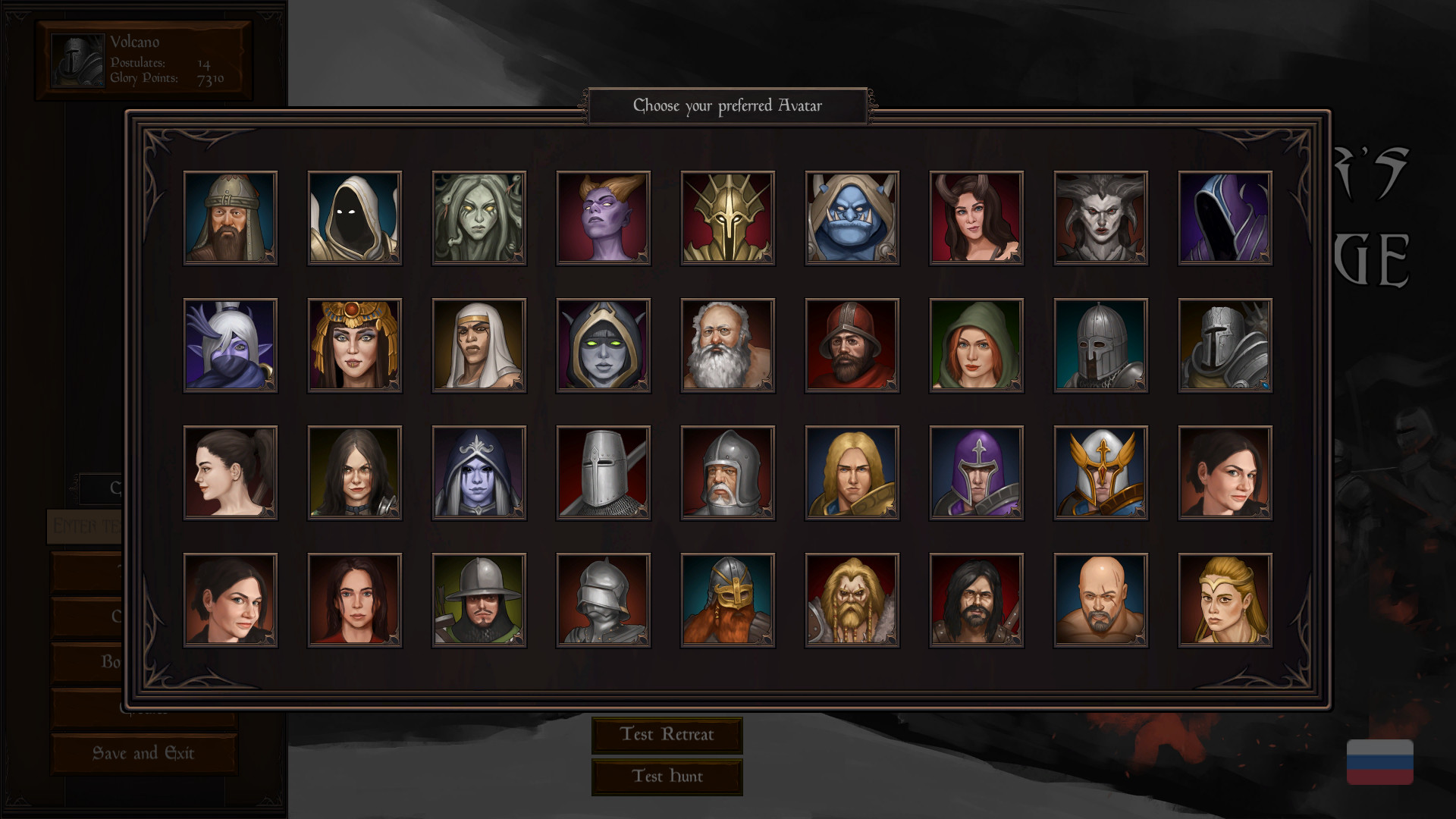Start the Test Hunt
1456x819 pixels.
pyautogui.click(x=667, y=776)
